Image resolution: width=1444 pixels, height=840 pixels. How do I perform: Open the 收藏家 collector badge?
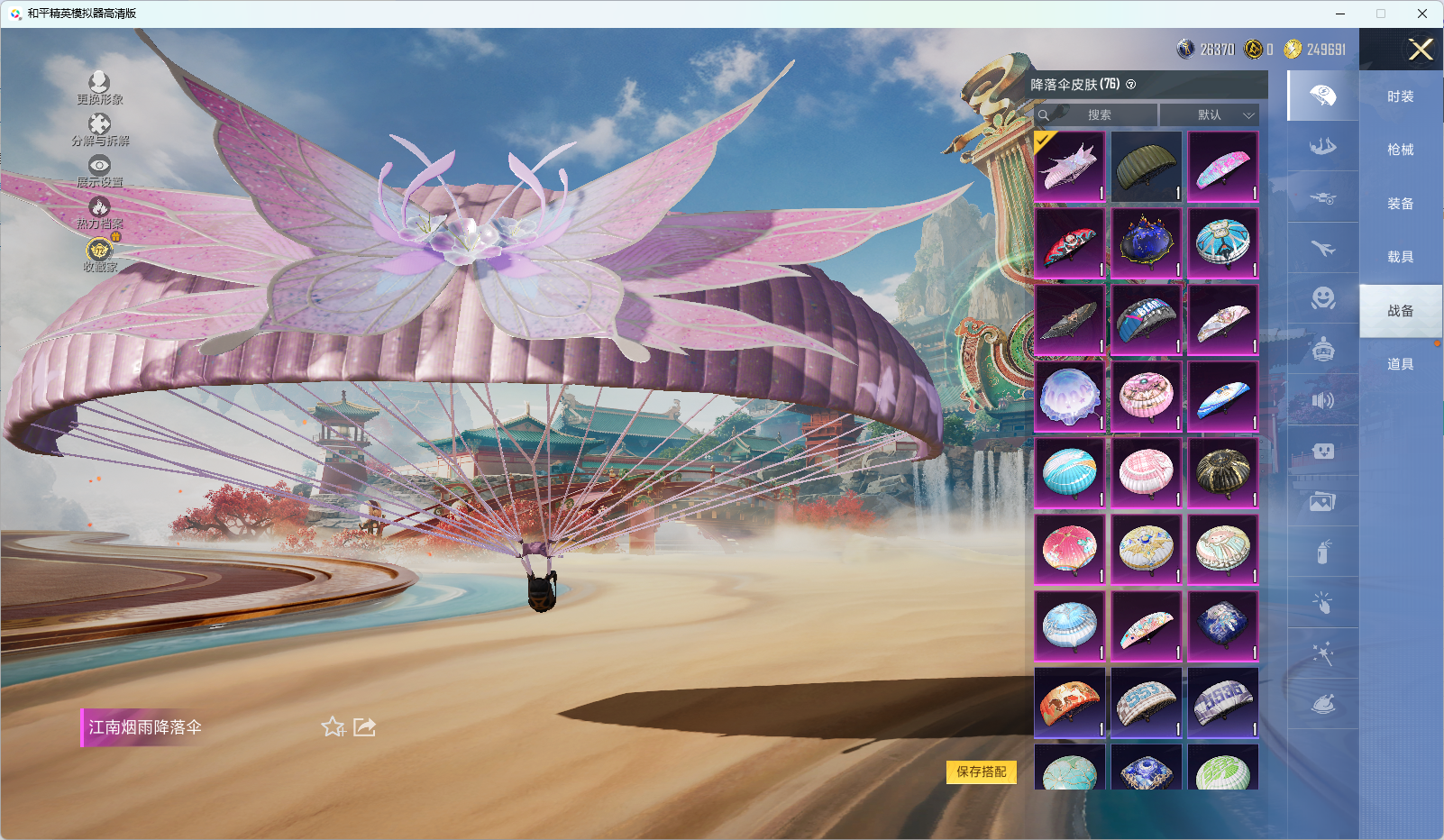[x=99, y=253]
